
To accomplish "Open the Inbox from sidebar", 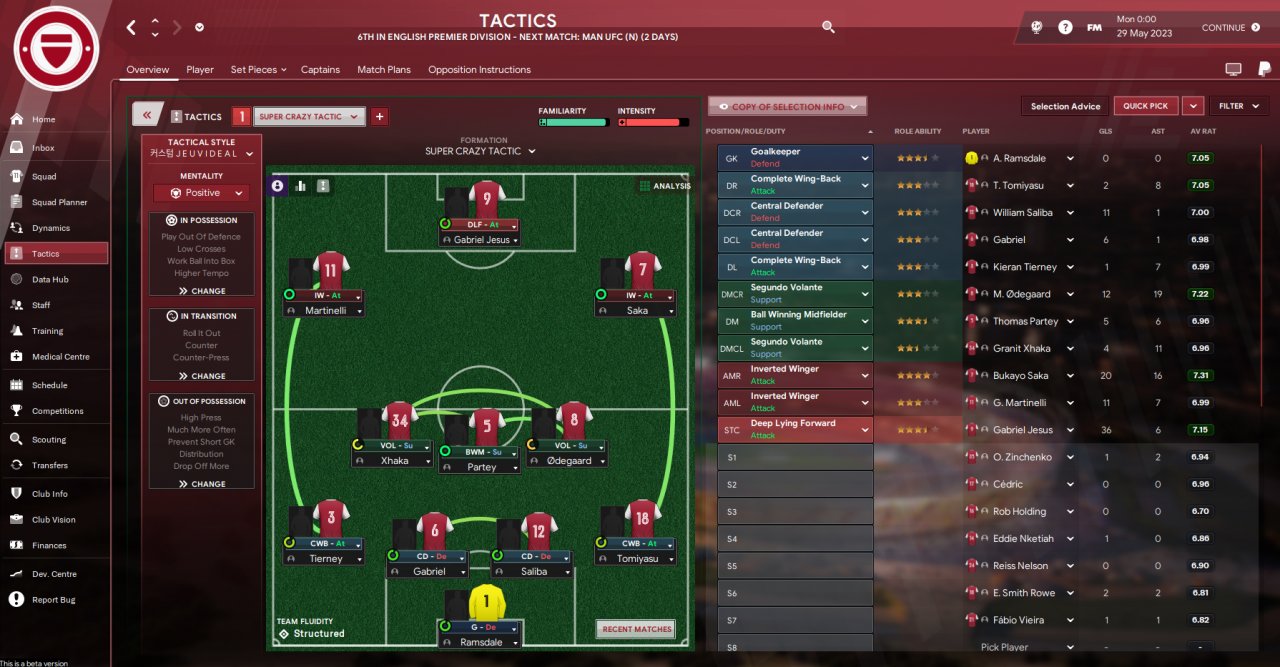I will coord(43,148).
